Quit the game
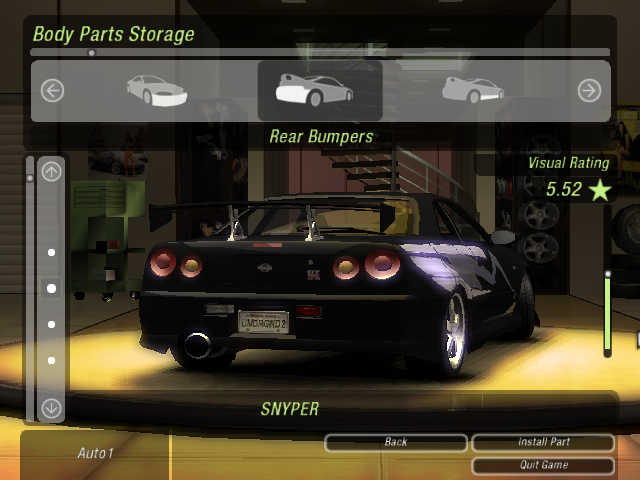640x480 pixels. click(542, 465)
